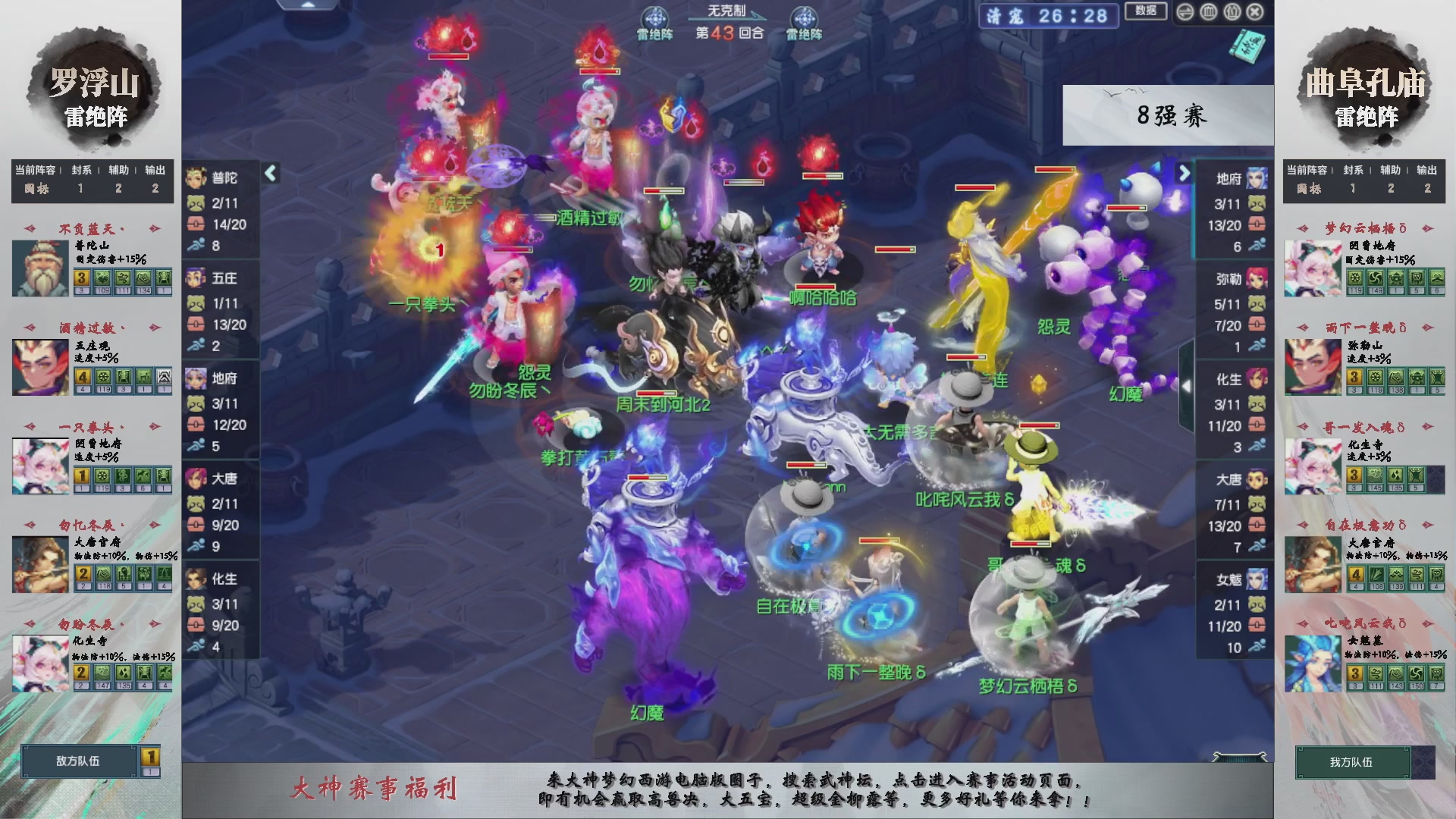This screenshot has width=1456, height=819.
Task: Expand the right roster with the right-pointing chevron
Action: pyautogui.click(x=1183, y=173)
